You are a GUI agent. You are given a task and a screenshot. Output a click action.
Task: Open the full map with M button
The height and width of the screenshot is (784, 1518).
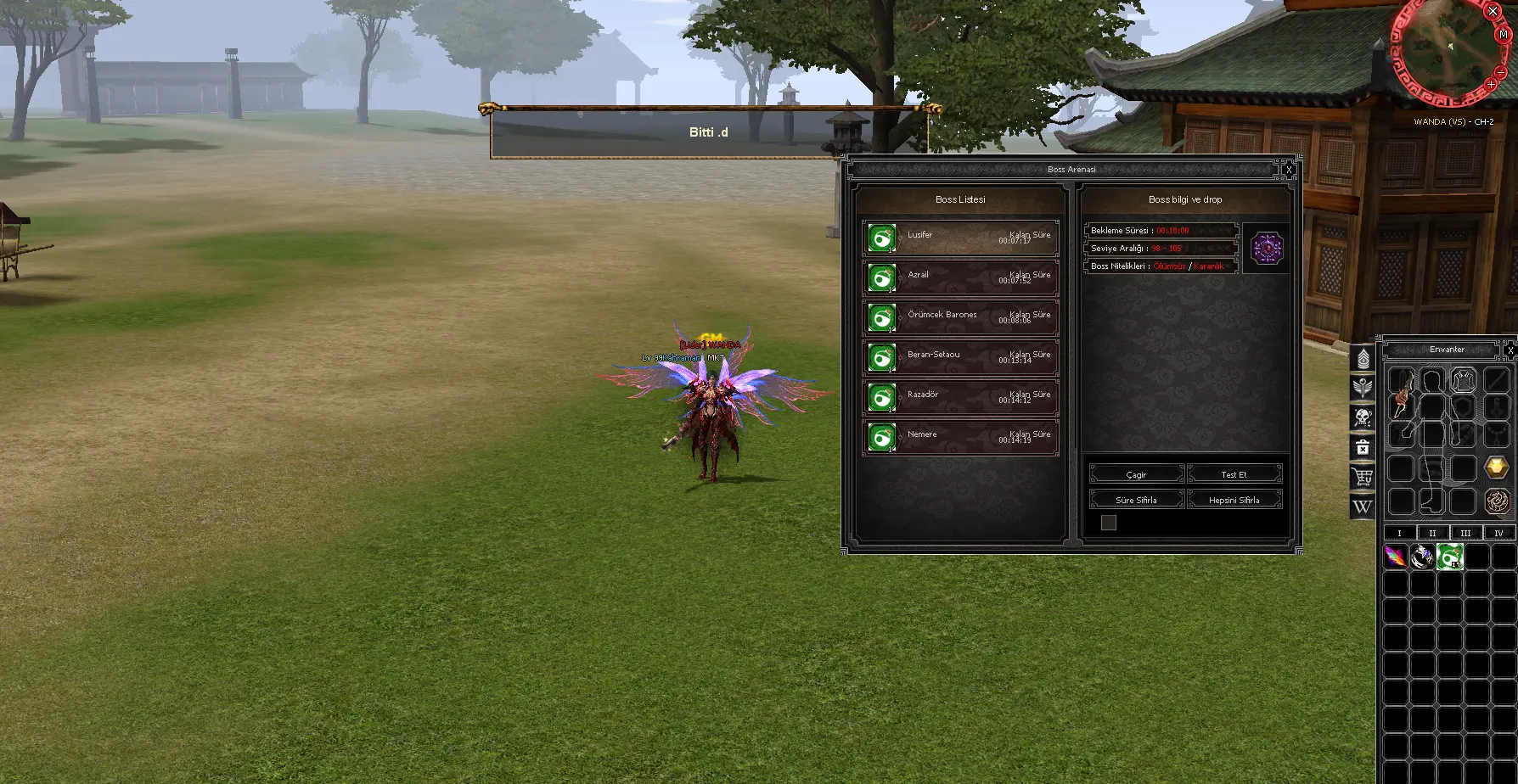pos(1504,36)
